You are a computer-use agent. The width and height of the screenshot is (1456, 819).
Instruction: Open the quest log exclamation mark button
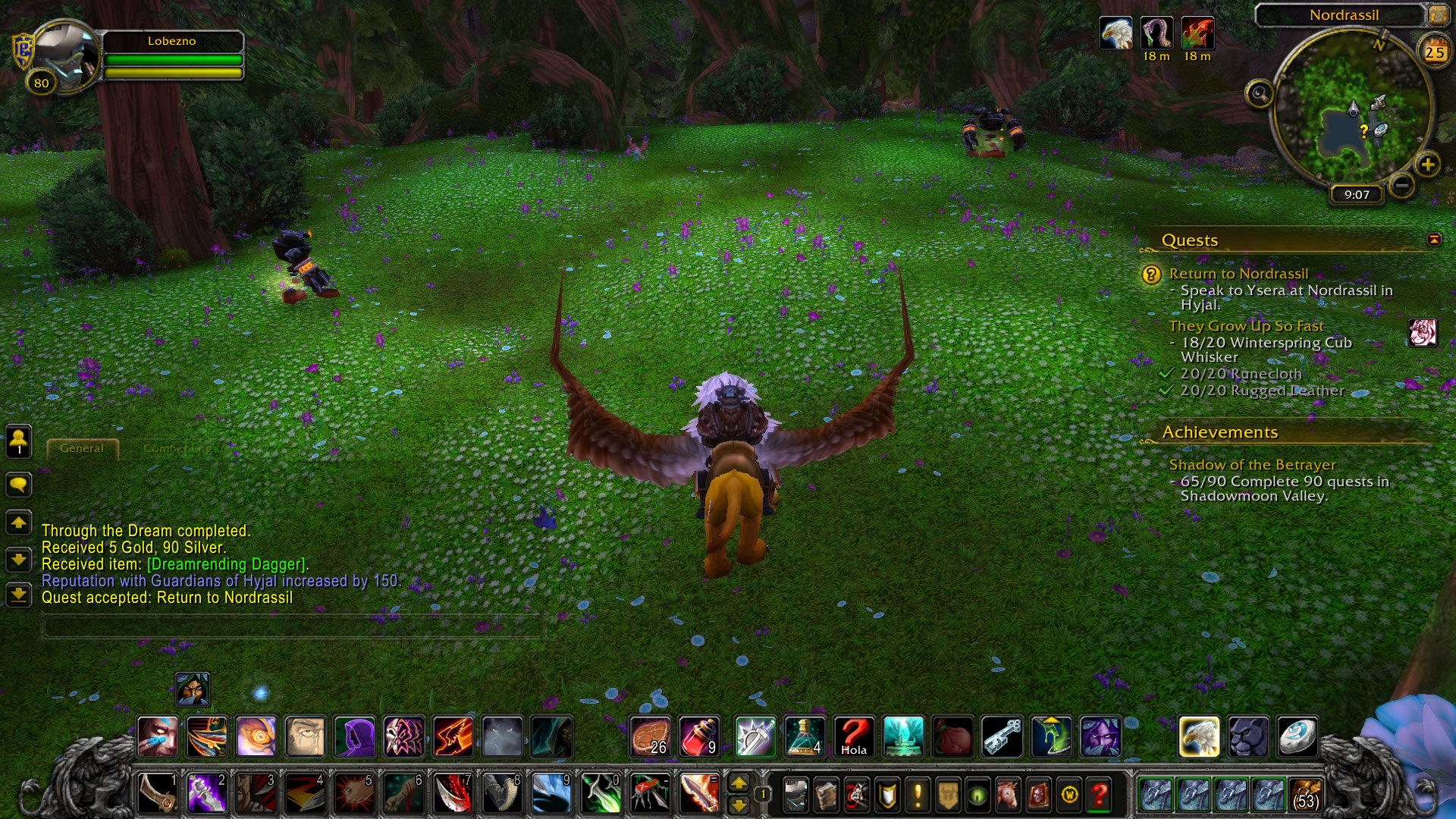click(918, 795)
